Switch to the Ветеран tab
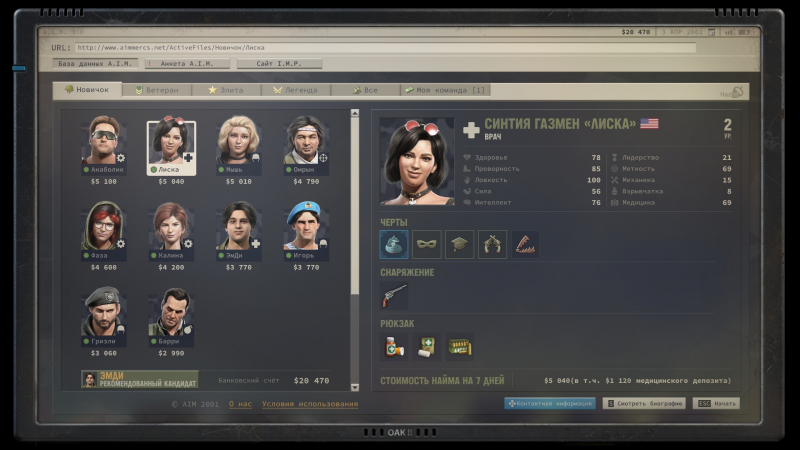The image size is (800, 450). point(159,90)
